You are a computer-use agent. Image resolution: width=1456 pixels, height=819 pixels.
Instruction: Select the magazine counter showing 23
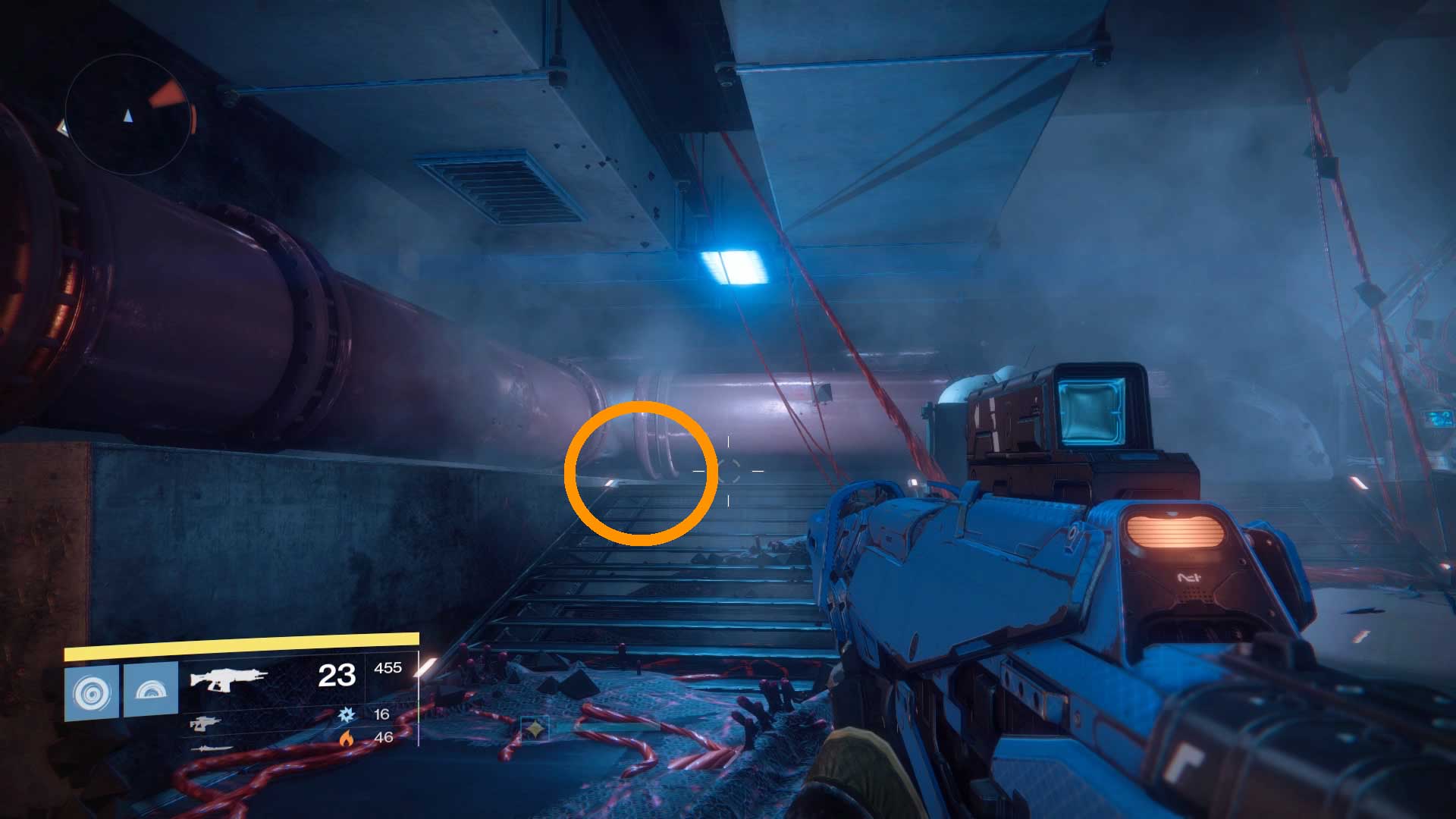pos(337,676)
